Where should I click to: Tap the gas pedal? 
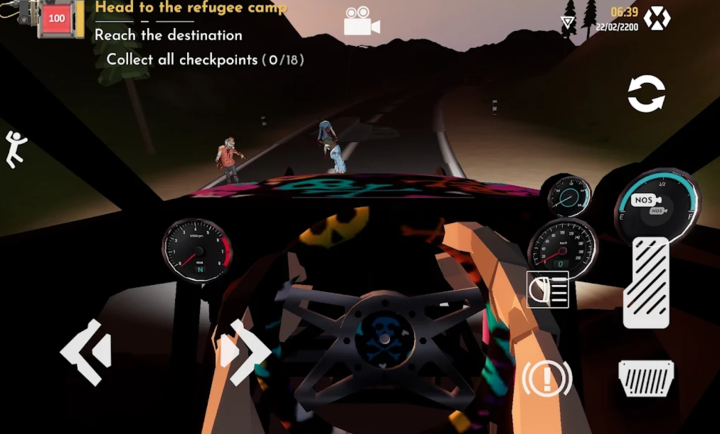646,282
